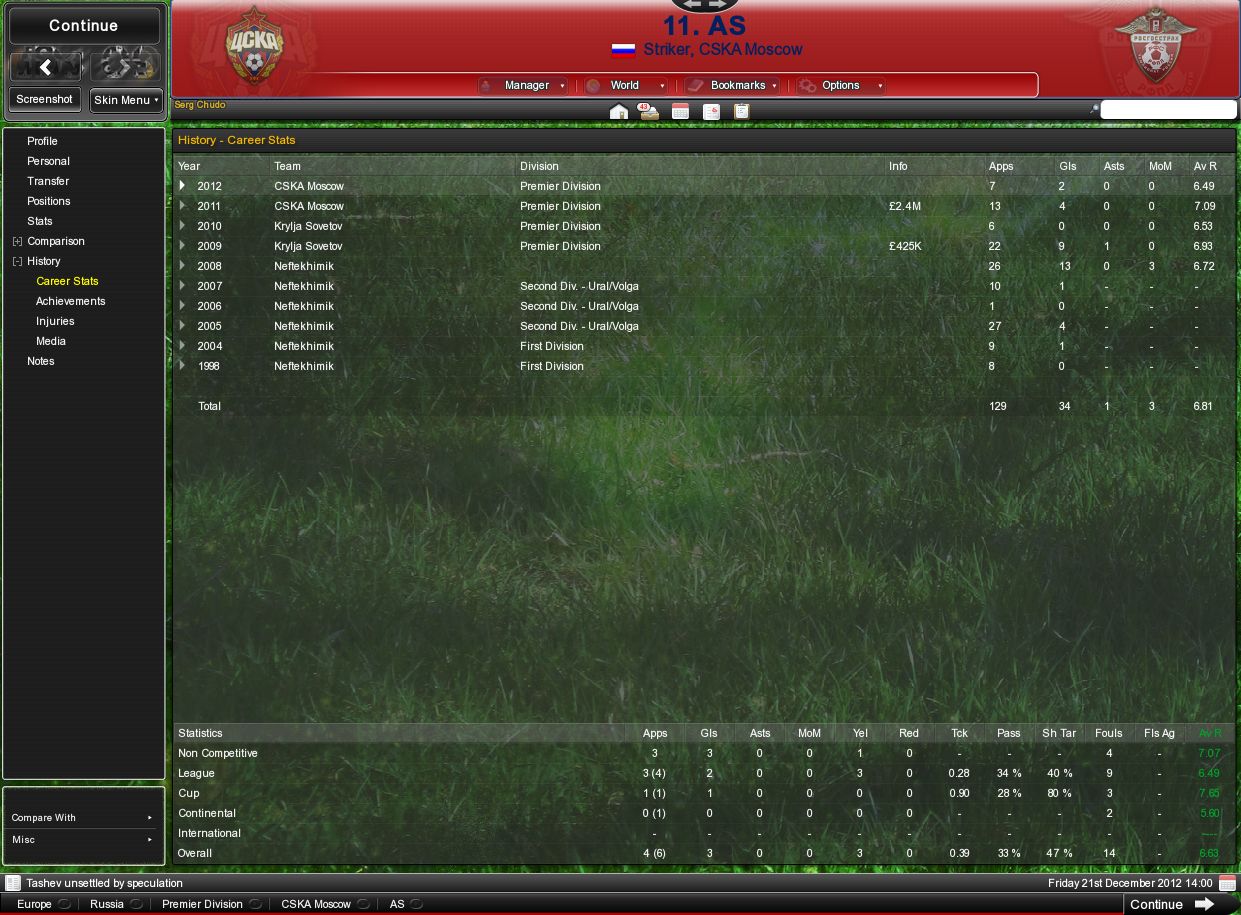Expand the Comparison tree node
Viewport: 1241px width, 915px height.
(17, 241)
